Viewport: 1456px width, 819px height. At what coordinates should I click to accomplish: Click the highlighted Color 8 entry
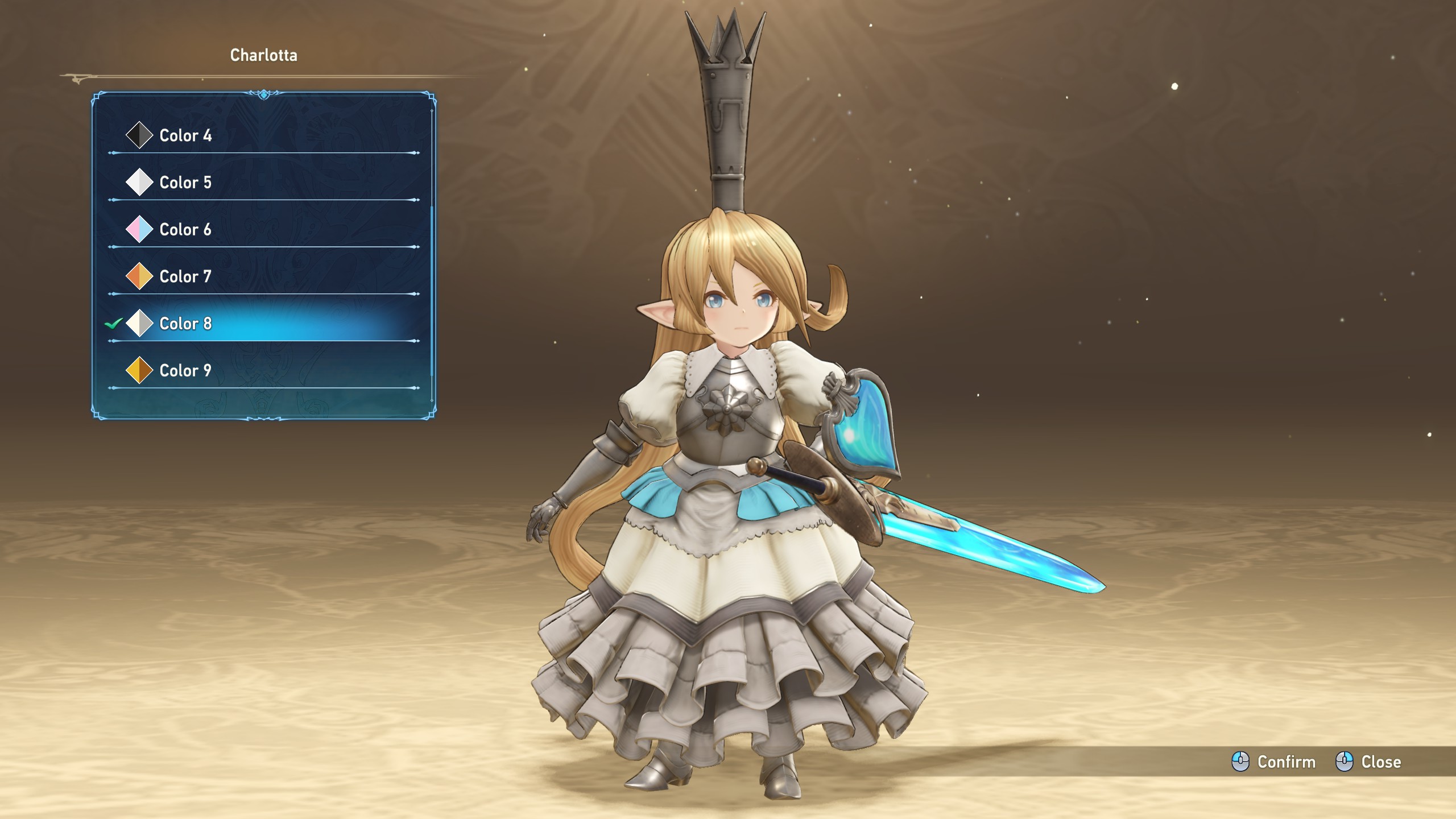[185, 324]
